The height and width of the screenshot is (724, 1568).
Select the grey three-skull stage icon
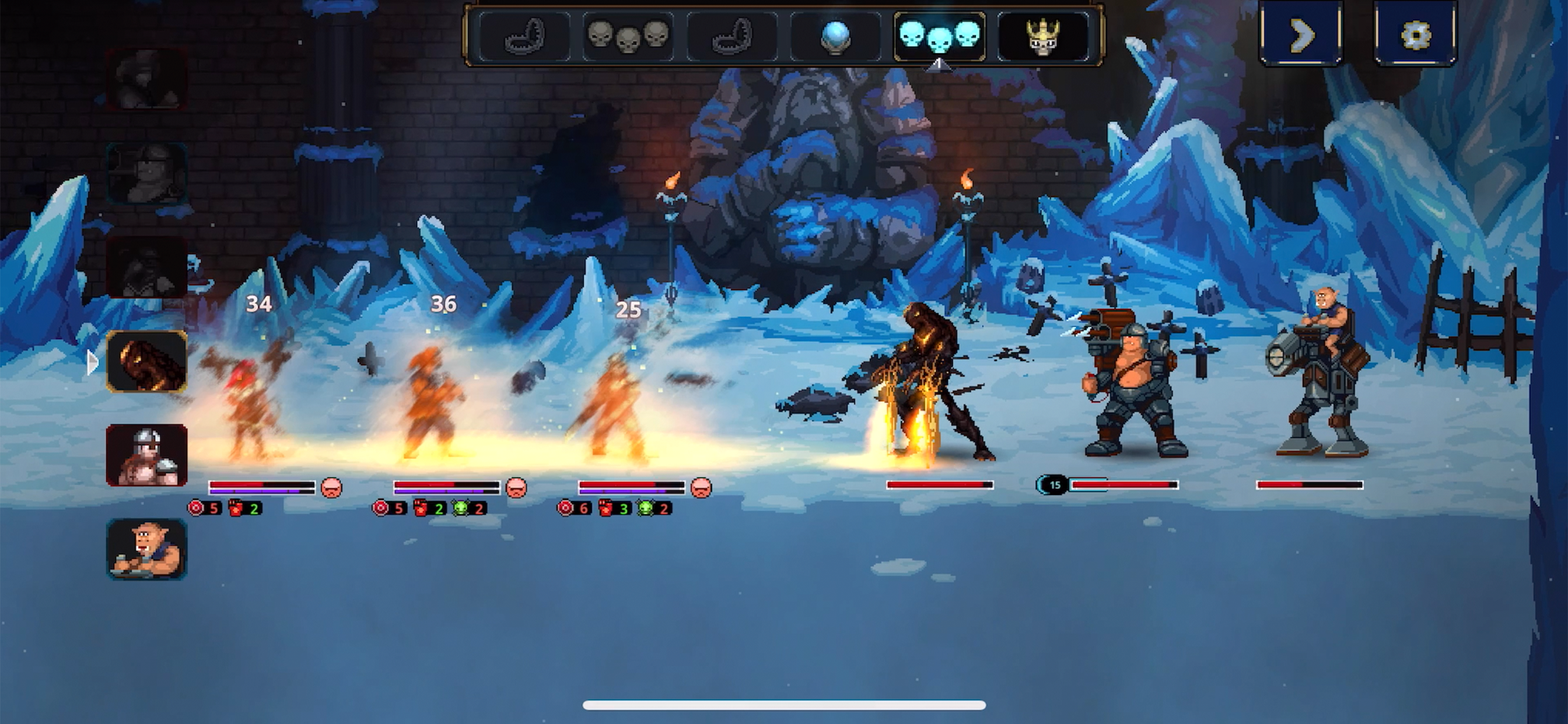coord(628,37)
